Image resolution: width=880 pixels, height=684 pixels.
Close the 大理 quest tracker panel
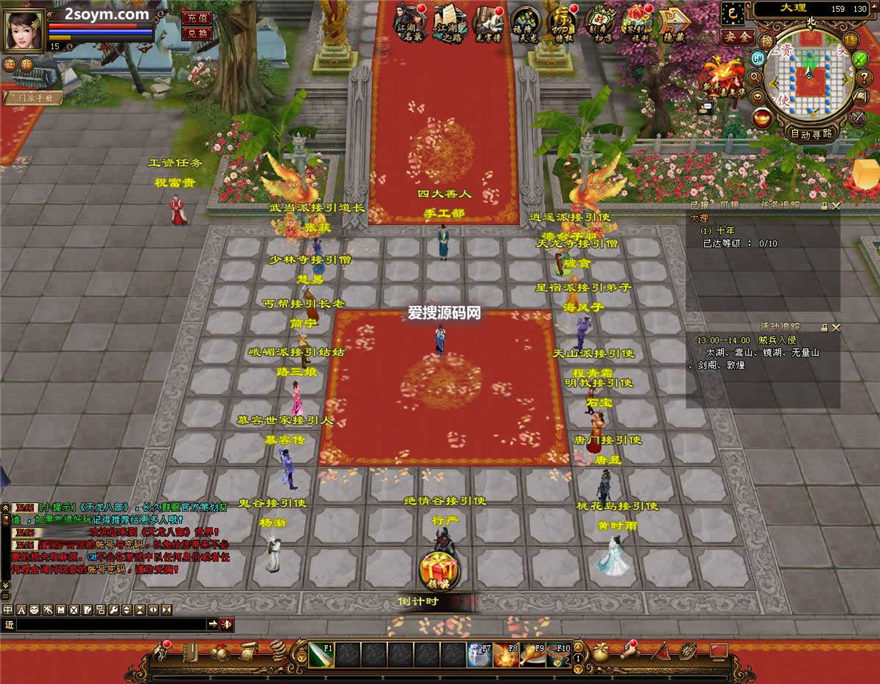click(x=836, y=206)
